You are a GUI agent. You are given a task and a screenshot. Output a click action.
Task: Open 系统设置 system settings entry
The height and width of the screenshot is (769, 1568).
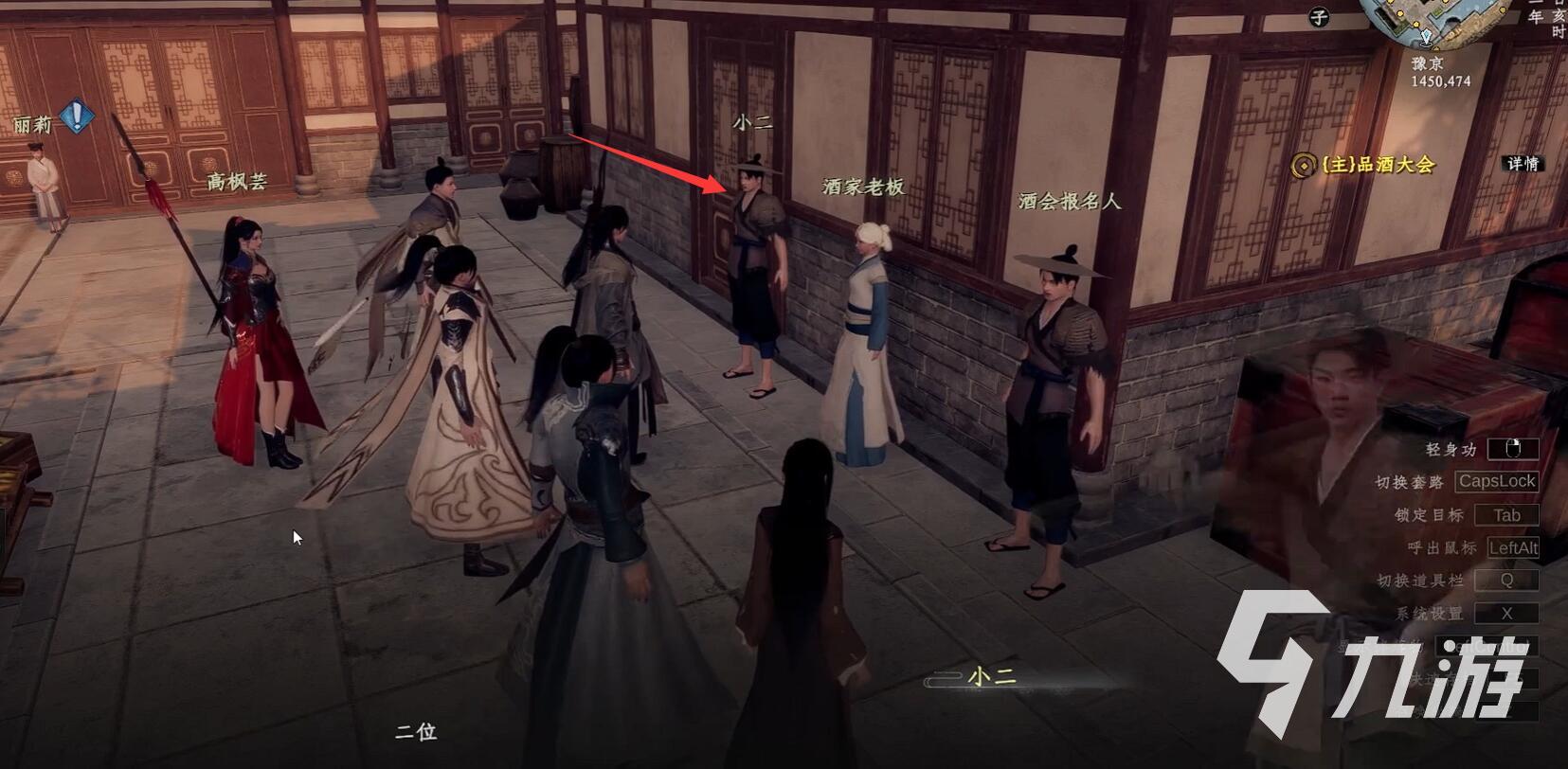coord(1506,613)
